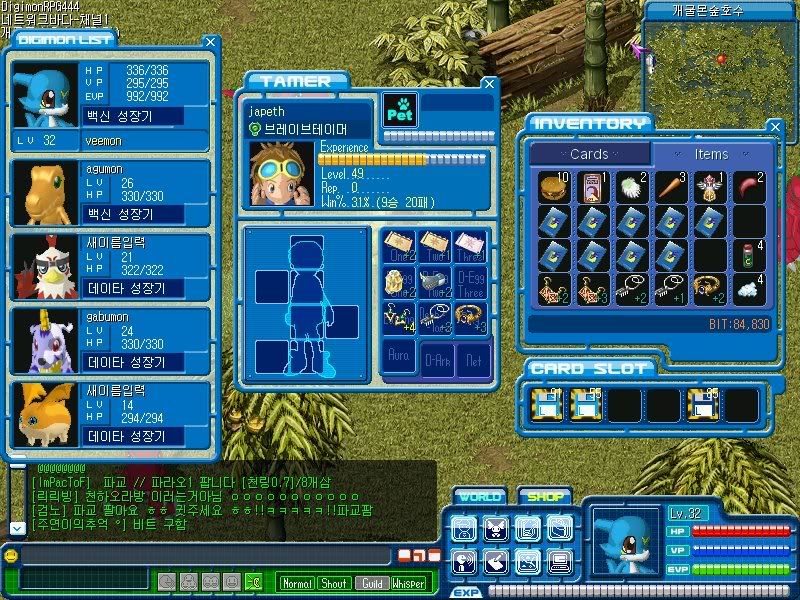Select the green potion bottle item
This screenshot has height=600, width=800.
click(749, 254)
